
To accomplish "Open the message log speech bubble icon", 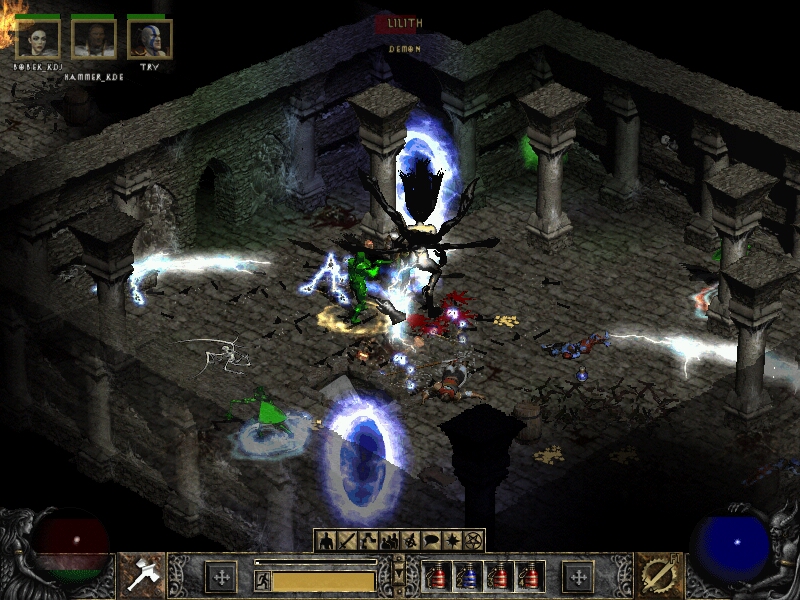I will [431, 541].
